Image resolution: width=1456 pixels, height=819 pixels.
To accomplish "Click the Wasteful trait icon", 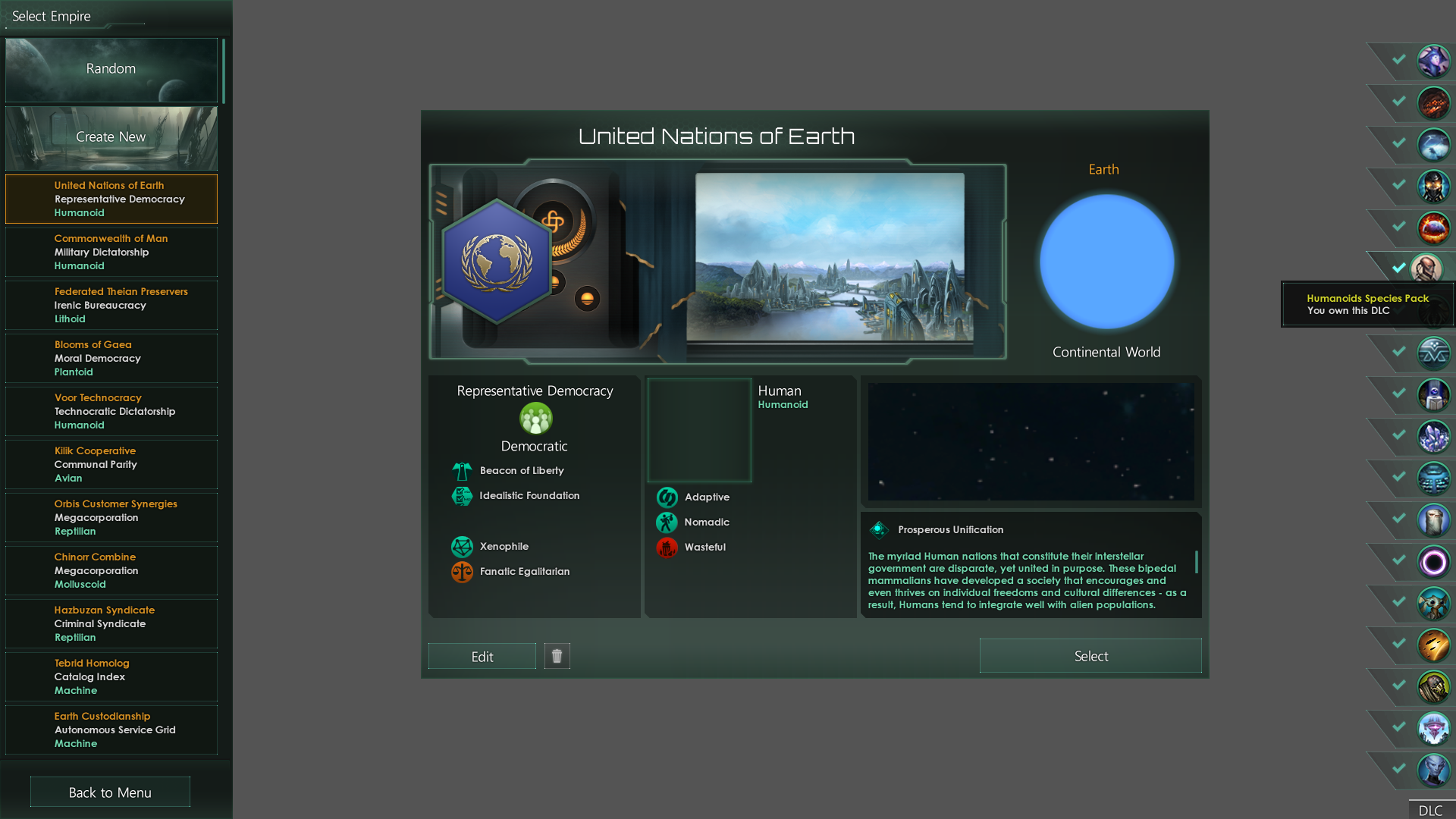I will tap(667, 548).
